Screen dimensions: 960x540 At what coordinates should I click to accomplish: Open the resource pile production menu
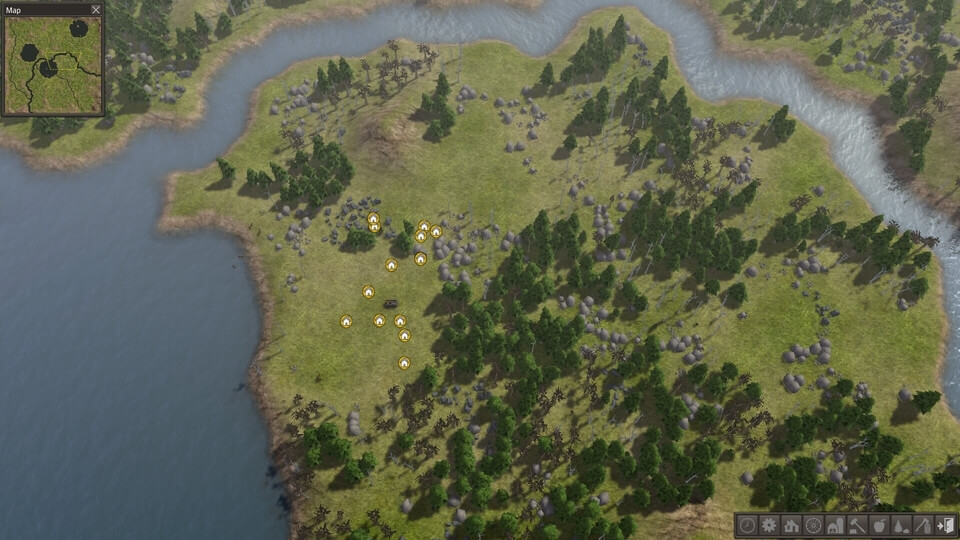[901, 525]
